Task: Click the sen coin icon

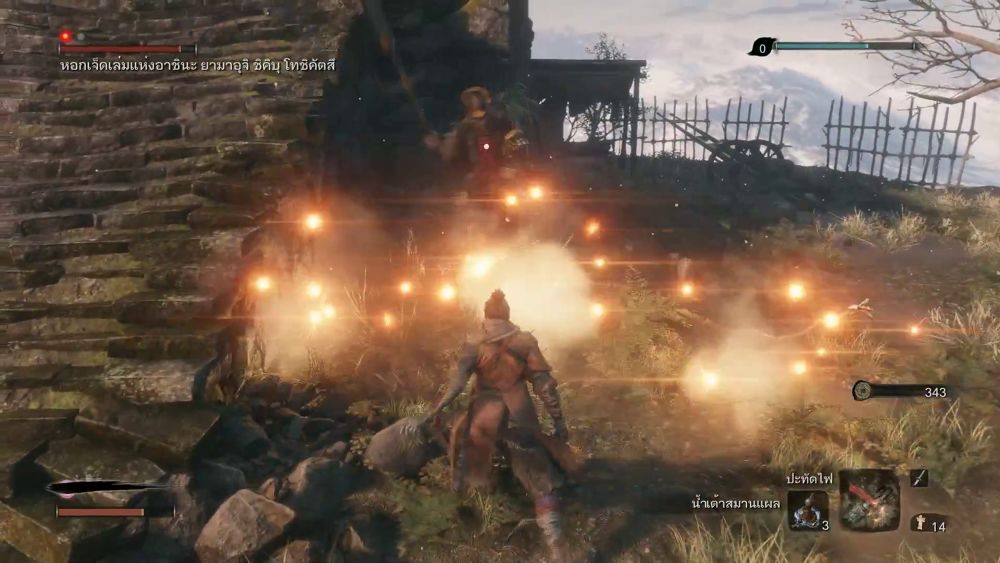Action: (862, 392)
